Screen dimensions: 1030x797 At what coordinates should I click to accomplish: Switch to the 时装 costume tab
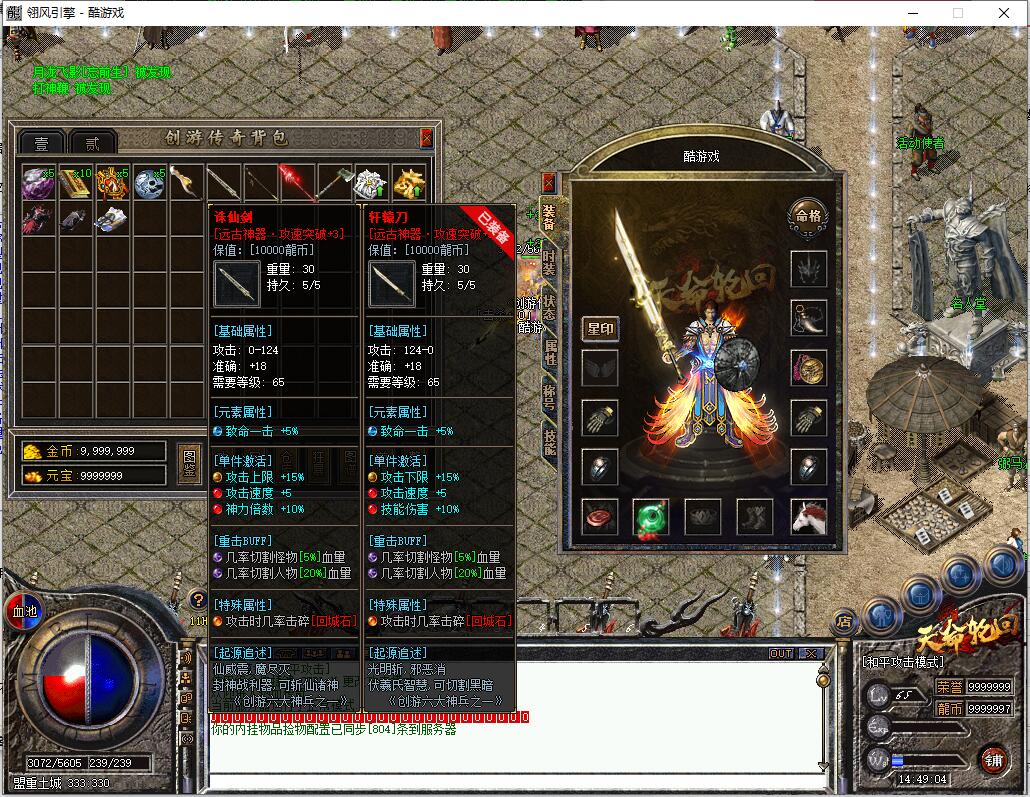tap(549, 261)
